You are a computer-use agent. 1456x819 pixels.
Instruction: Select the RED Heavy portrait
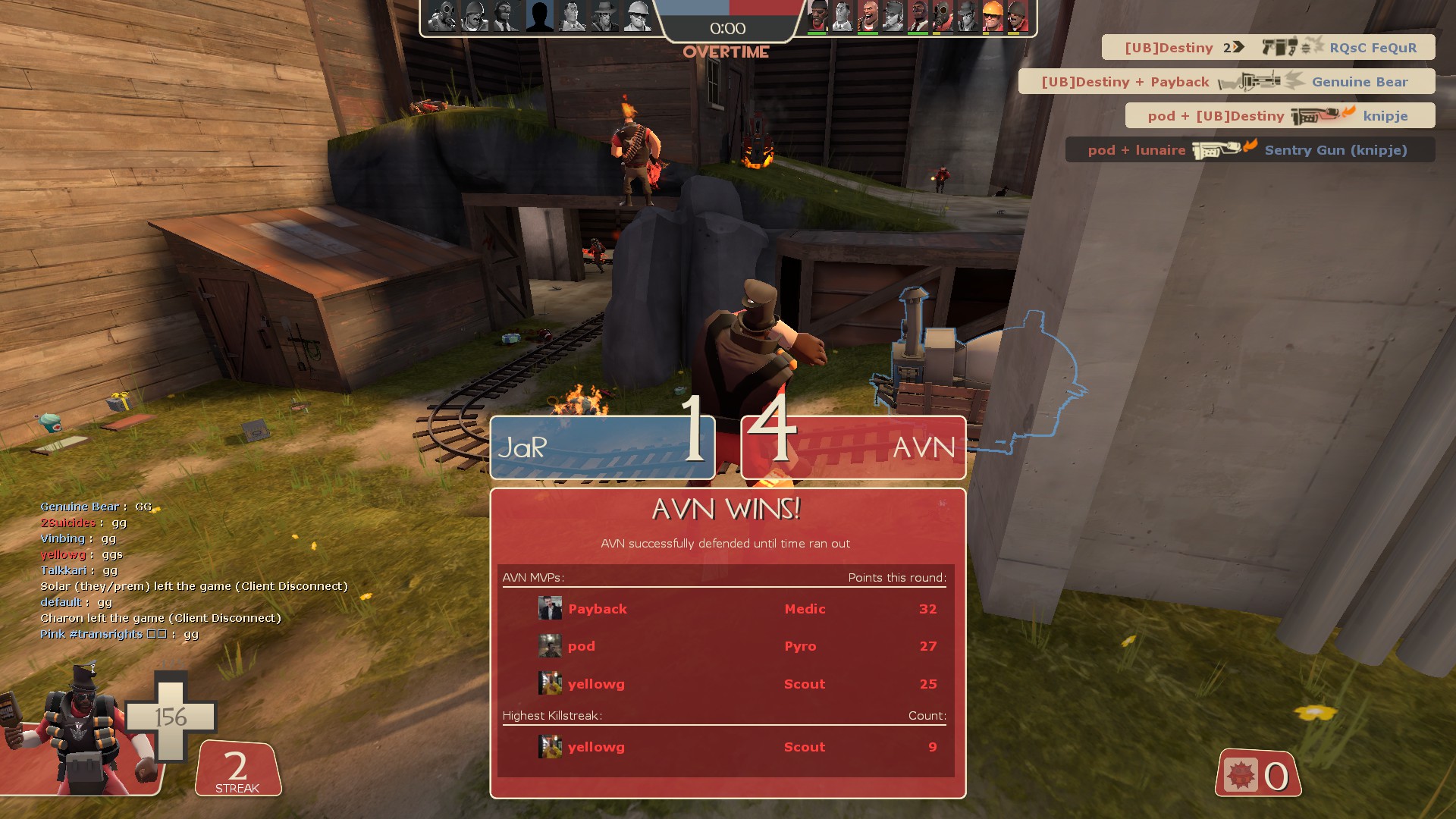[x=868, y=16]
